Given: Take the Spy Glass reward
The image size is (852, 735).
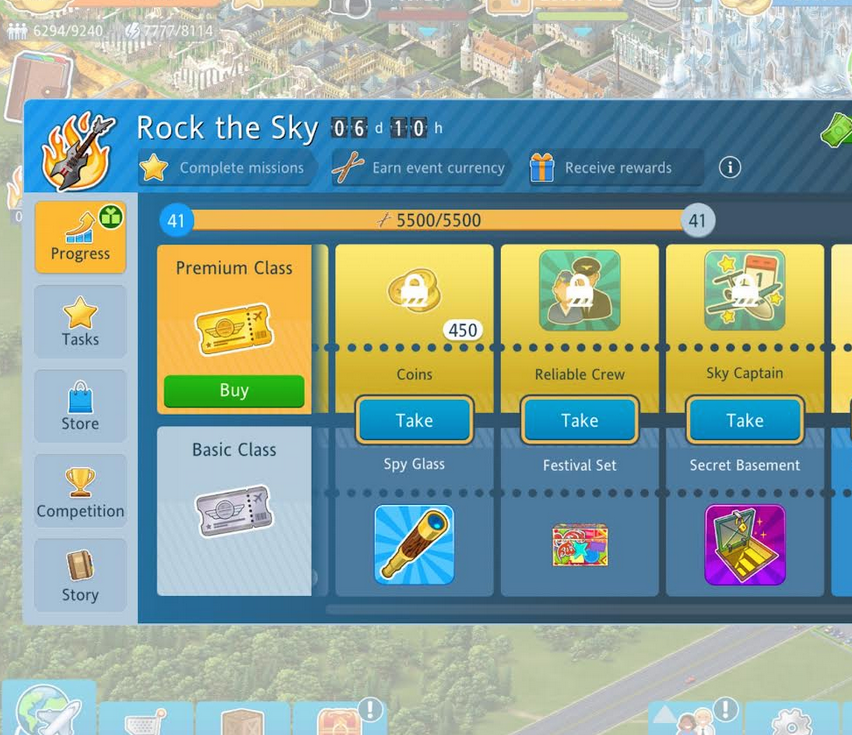Looking at the screenshot, I should pos(414,420).
